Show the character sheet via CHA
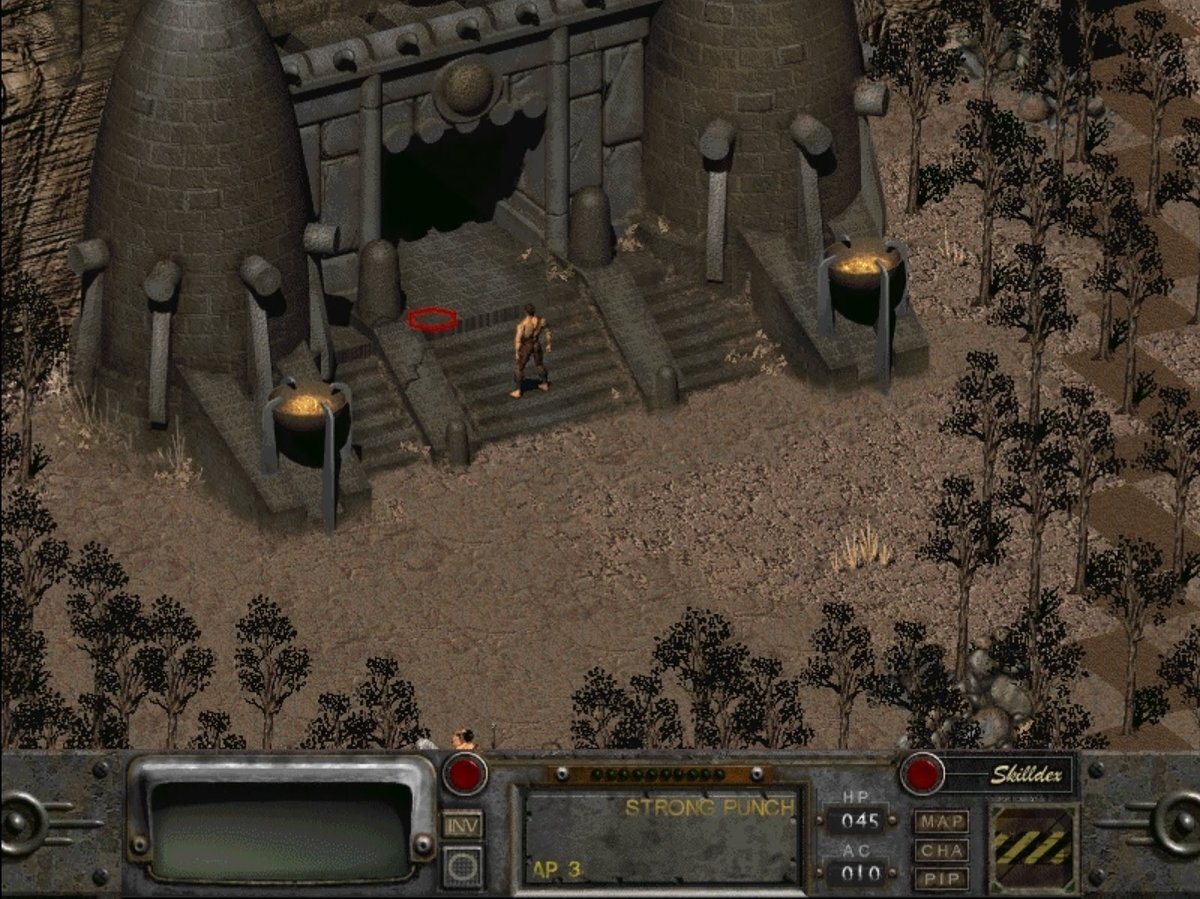Viewport: 1200px width, 899px height. point(941,851)
